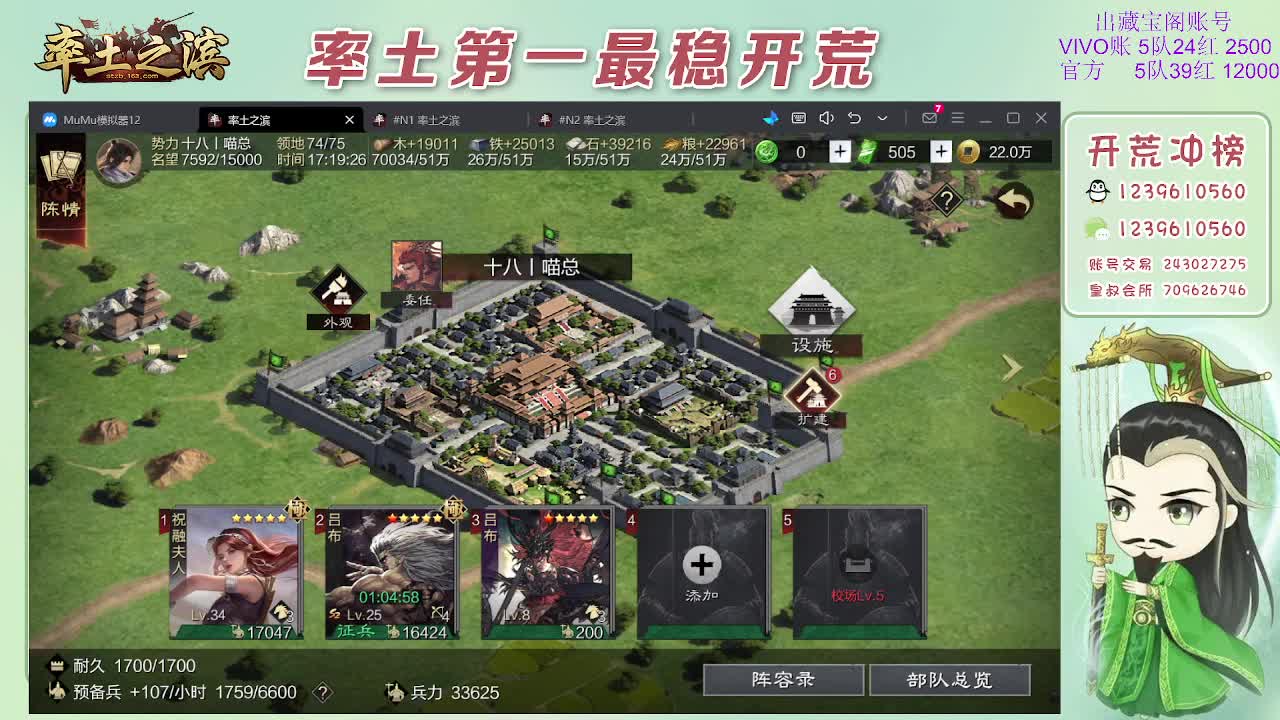
Task: Open the mail icon with 7 notifications
Action: [x=930, y=117]
